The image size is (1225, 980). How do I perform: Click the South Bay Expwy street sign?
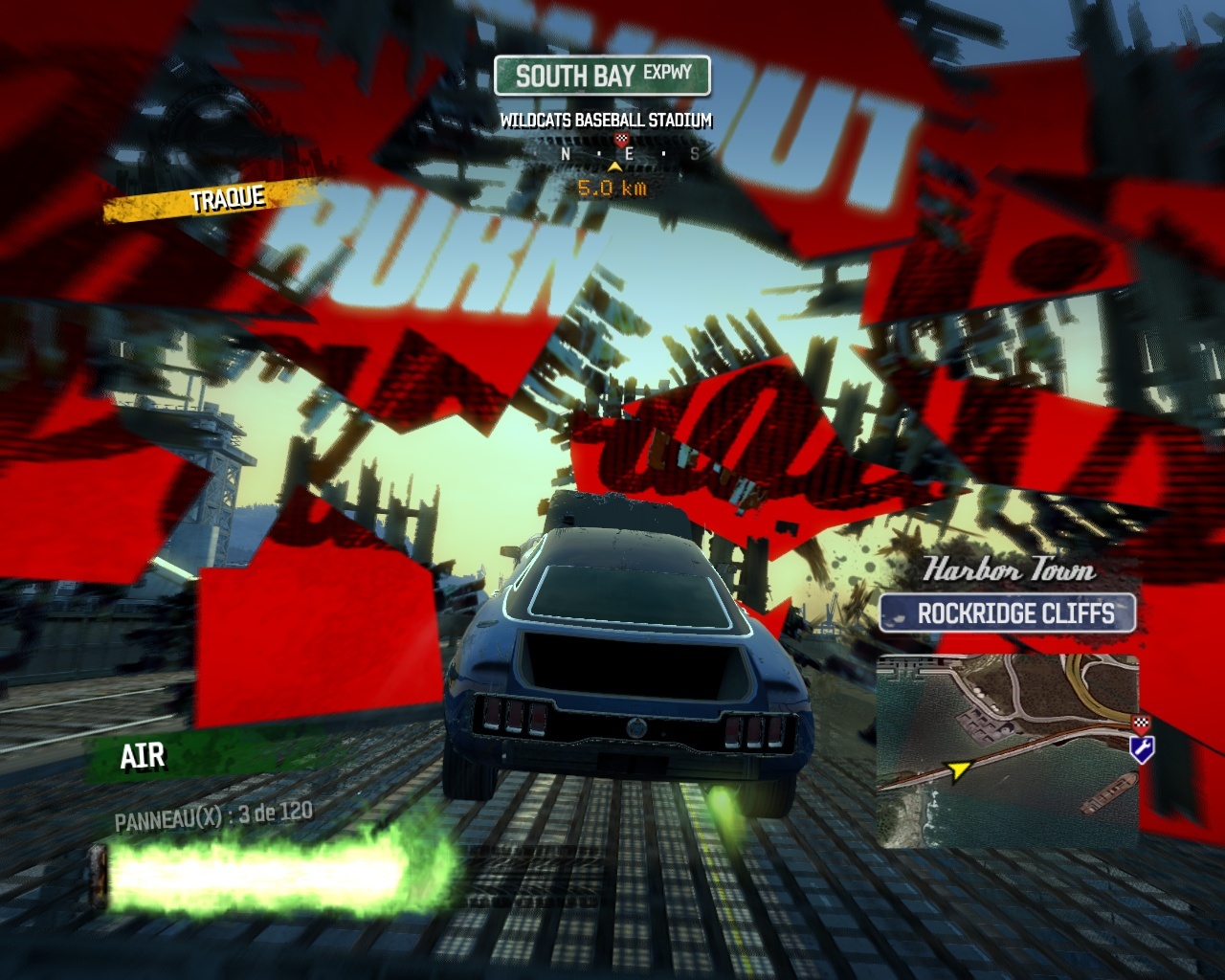[x=603, y=77]
